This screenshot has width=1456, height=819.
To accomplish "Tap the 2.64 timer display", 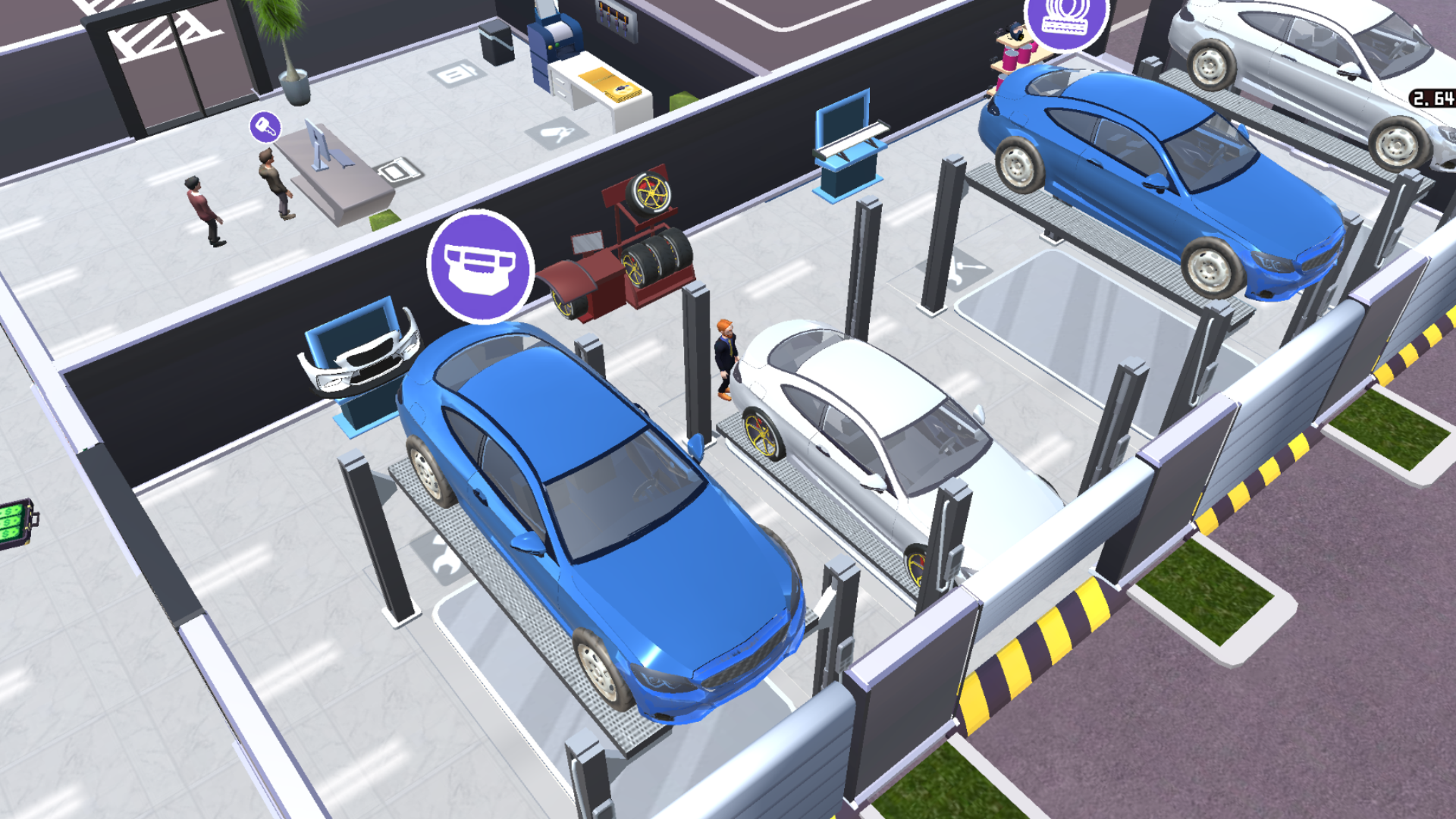I will click(x=1432, y=97).
